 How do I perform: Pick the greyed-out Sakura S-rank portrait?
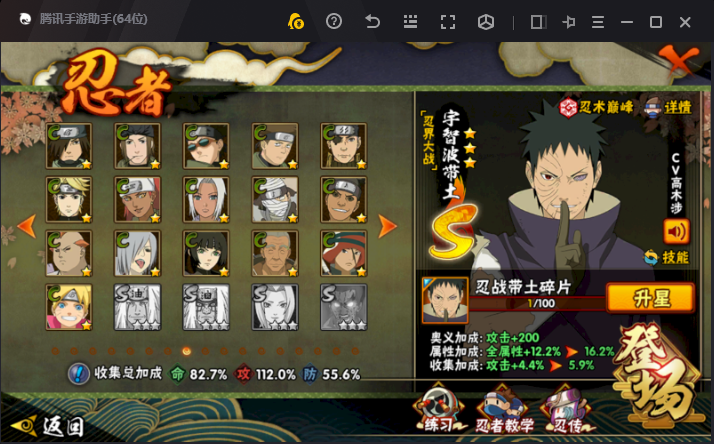click(274, 307)
